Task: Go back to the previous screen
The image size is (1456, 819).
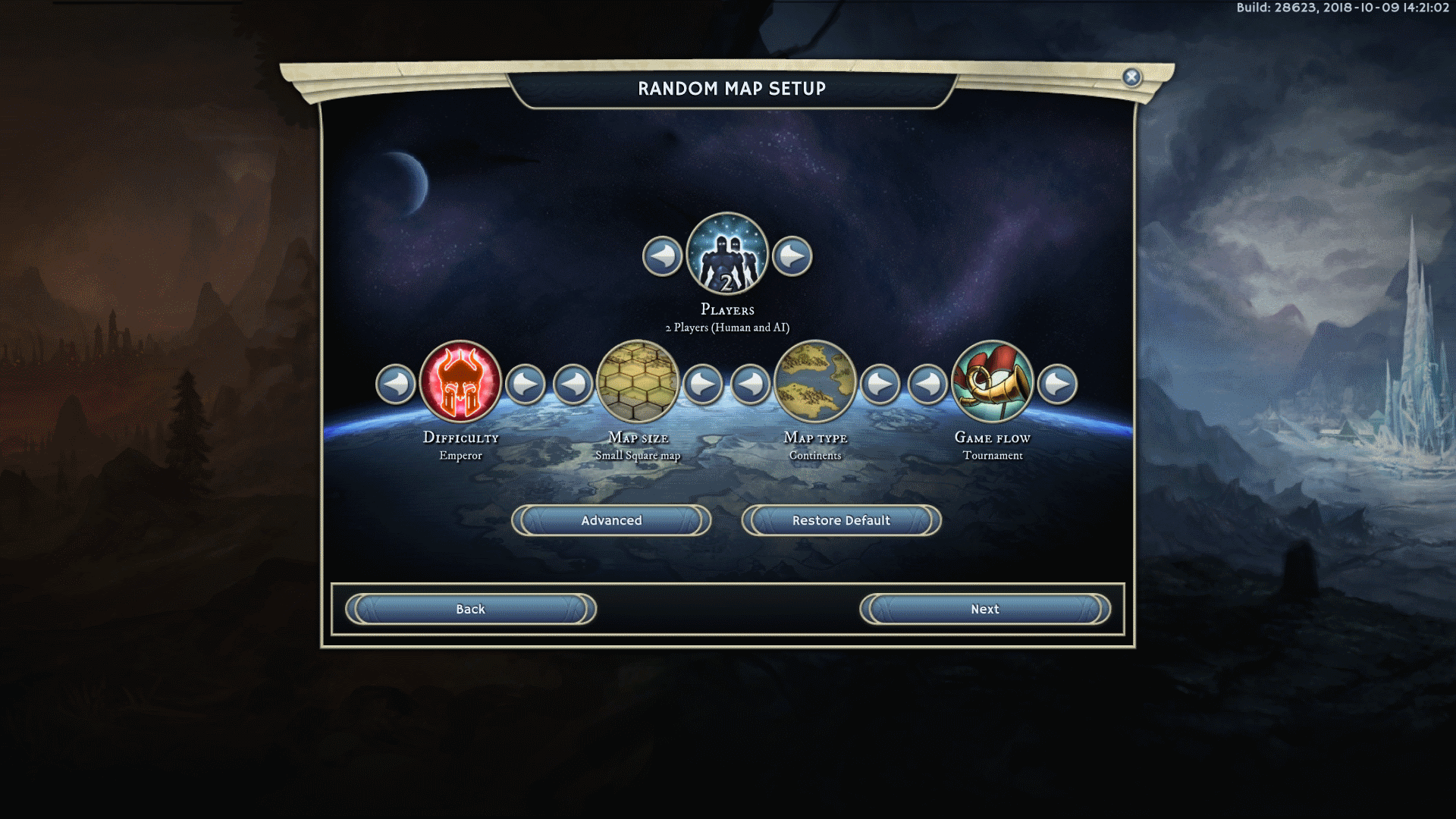Action: [x=470, y=609]
